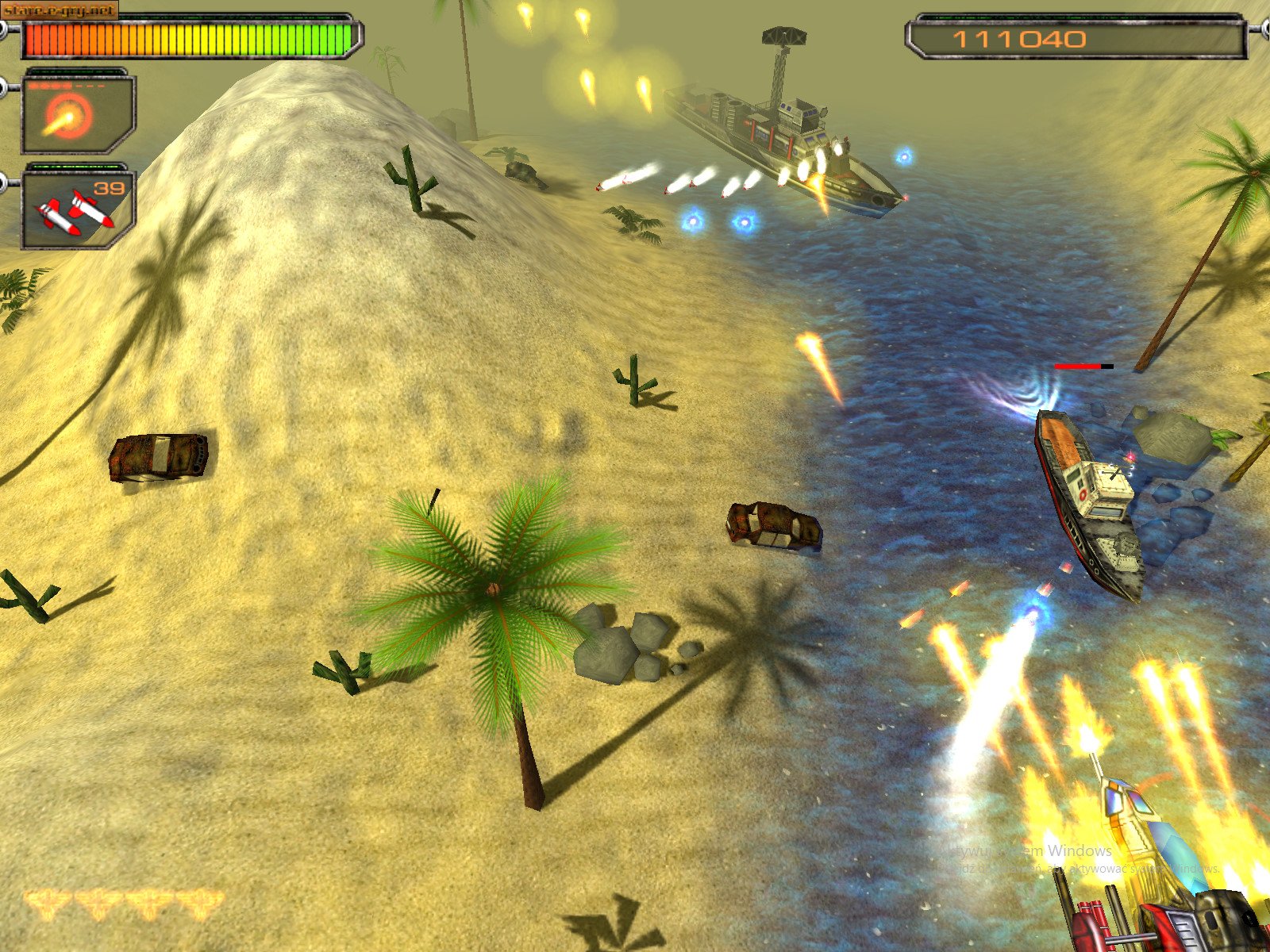Click the bolt connector of the missile panel

click(x=4, y=182)
